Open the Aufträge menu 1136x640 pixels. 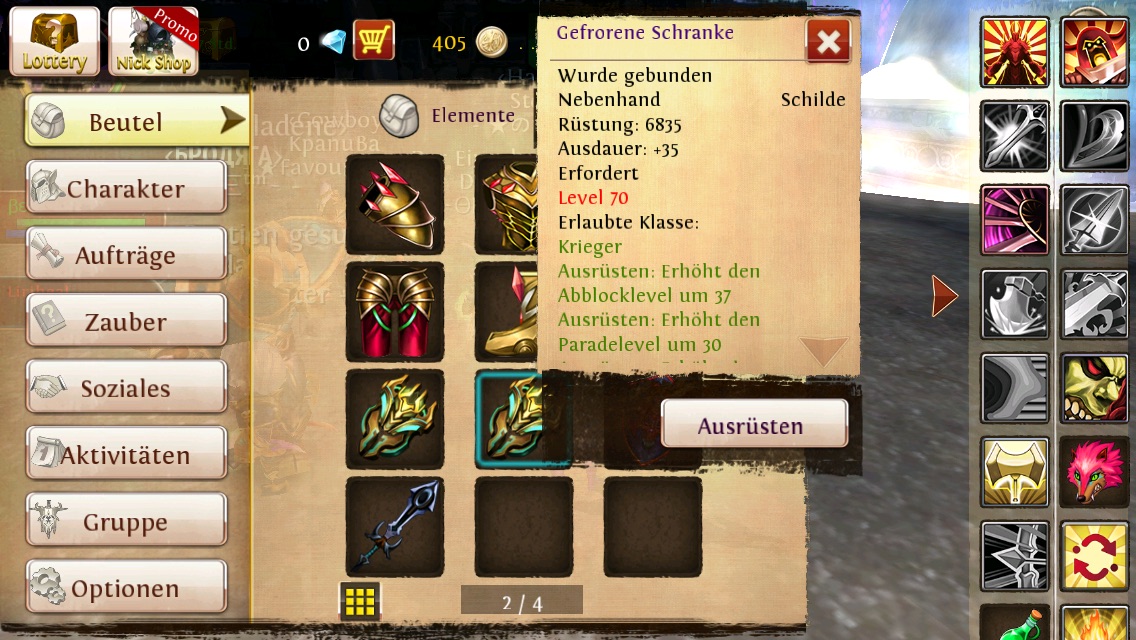[x=126, y=255]
